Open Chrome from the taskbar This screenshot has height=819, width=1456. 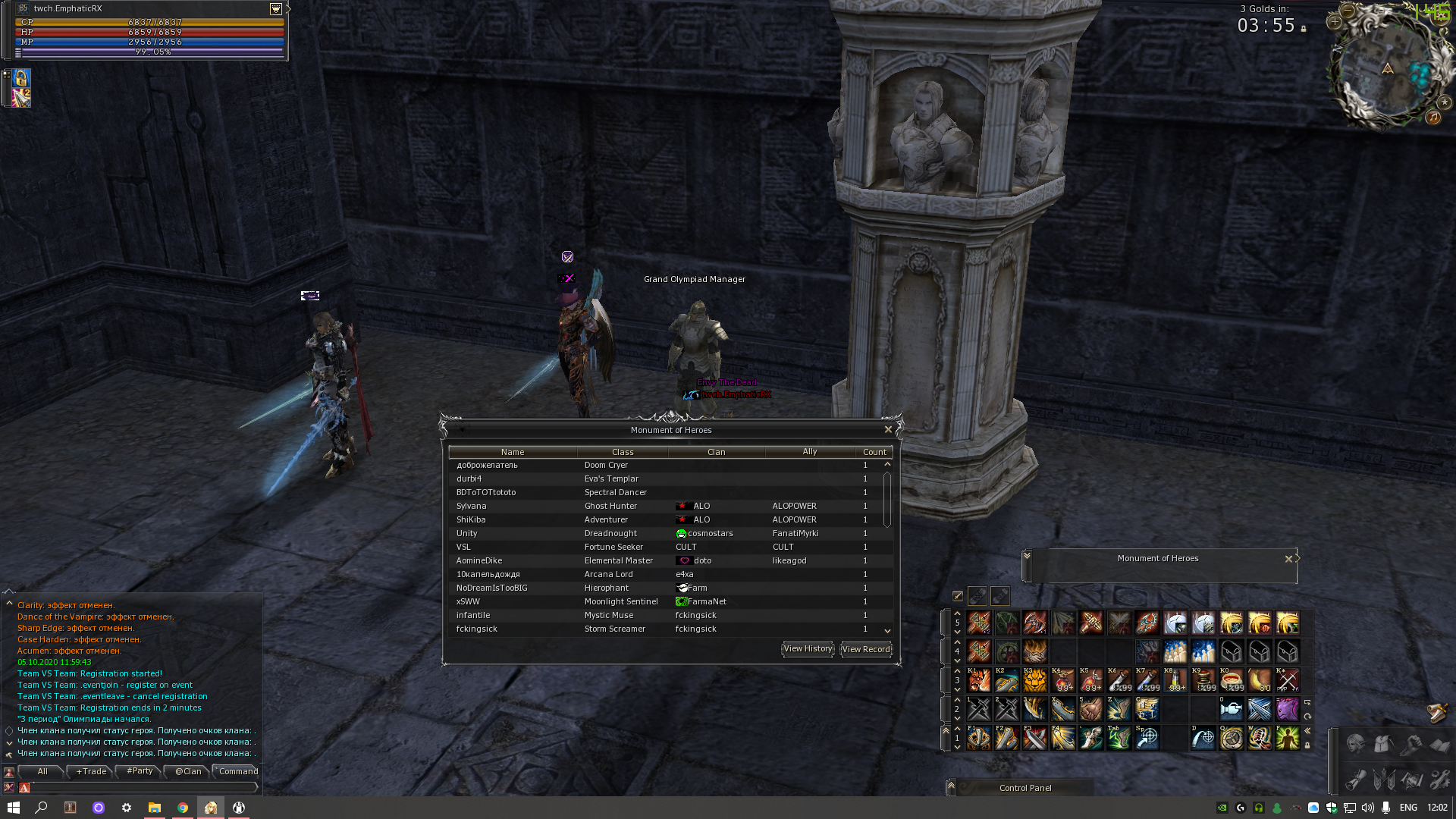tap(183, 808)
